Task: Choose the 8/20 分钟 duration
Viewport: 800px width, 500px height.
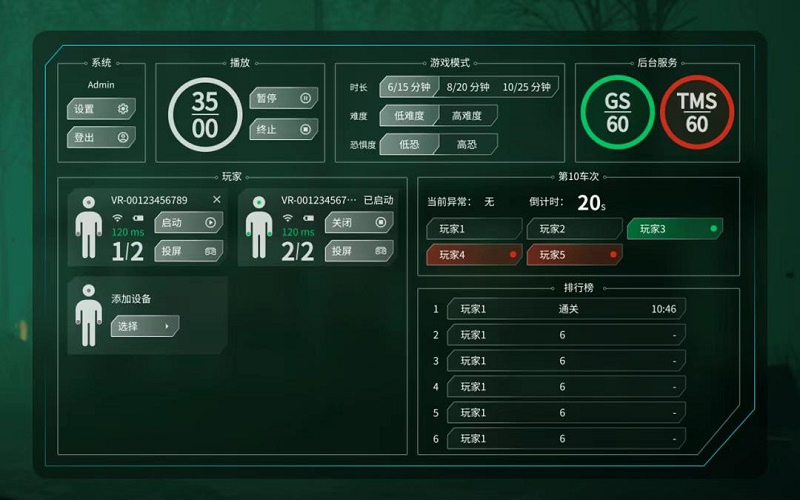Action: click(x=468, y=87)
